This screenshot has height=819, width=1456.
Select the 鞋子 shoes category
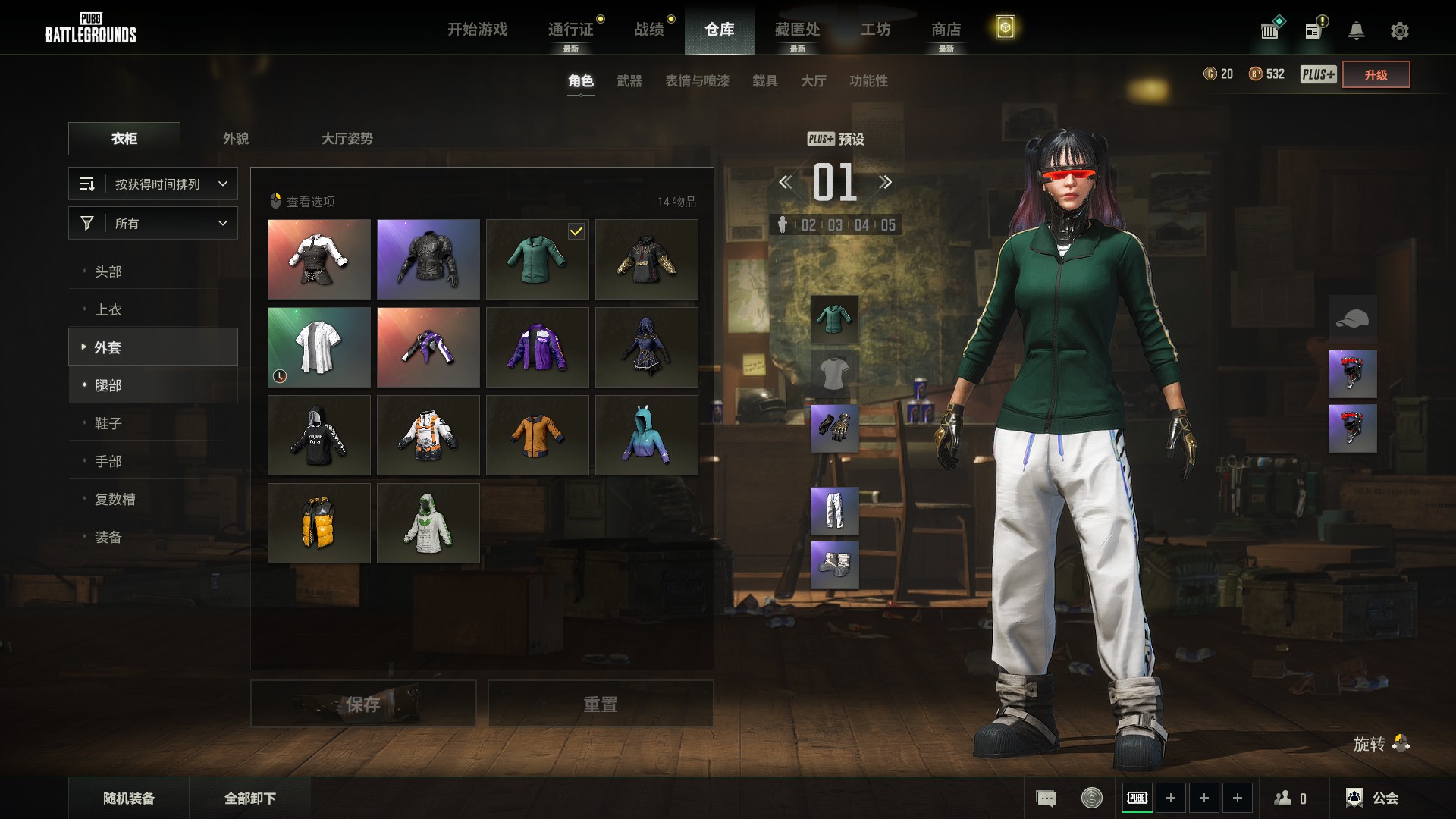108,423
